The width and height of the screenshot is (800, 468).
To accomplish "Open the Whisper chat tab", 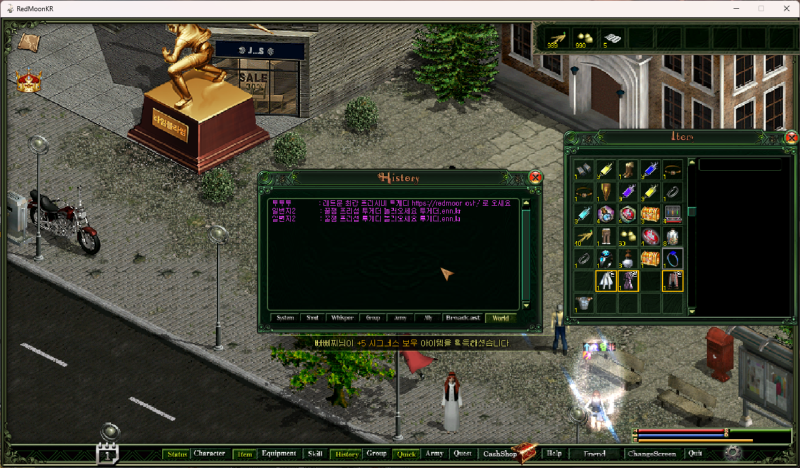I will click(x=343, y=318).
